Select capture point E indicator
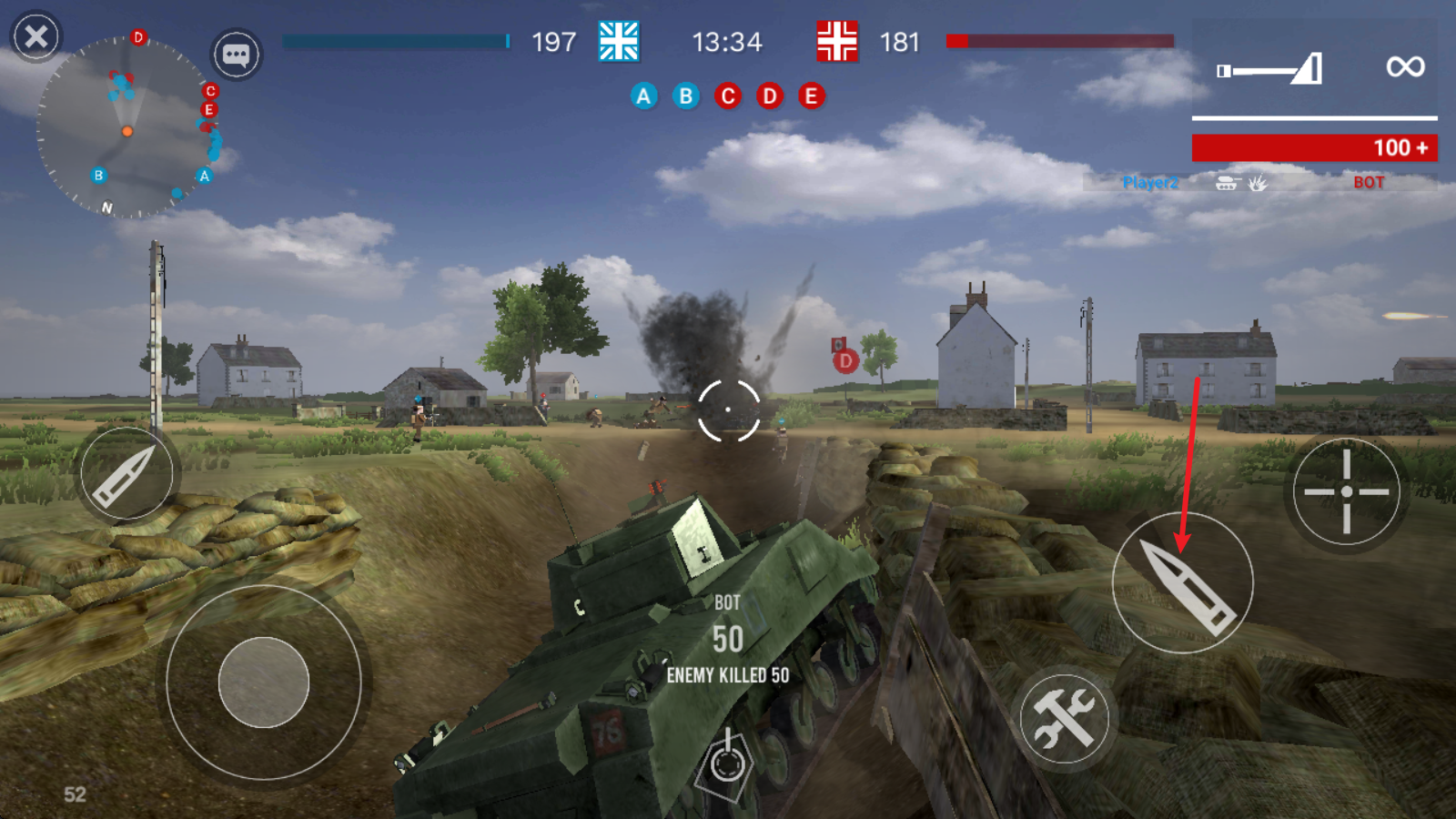Screen dimensions: 1456x819 pyautogui.click(x=811, y=96)
